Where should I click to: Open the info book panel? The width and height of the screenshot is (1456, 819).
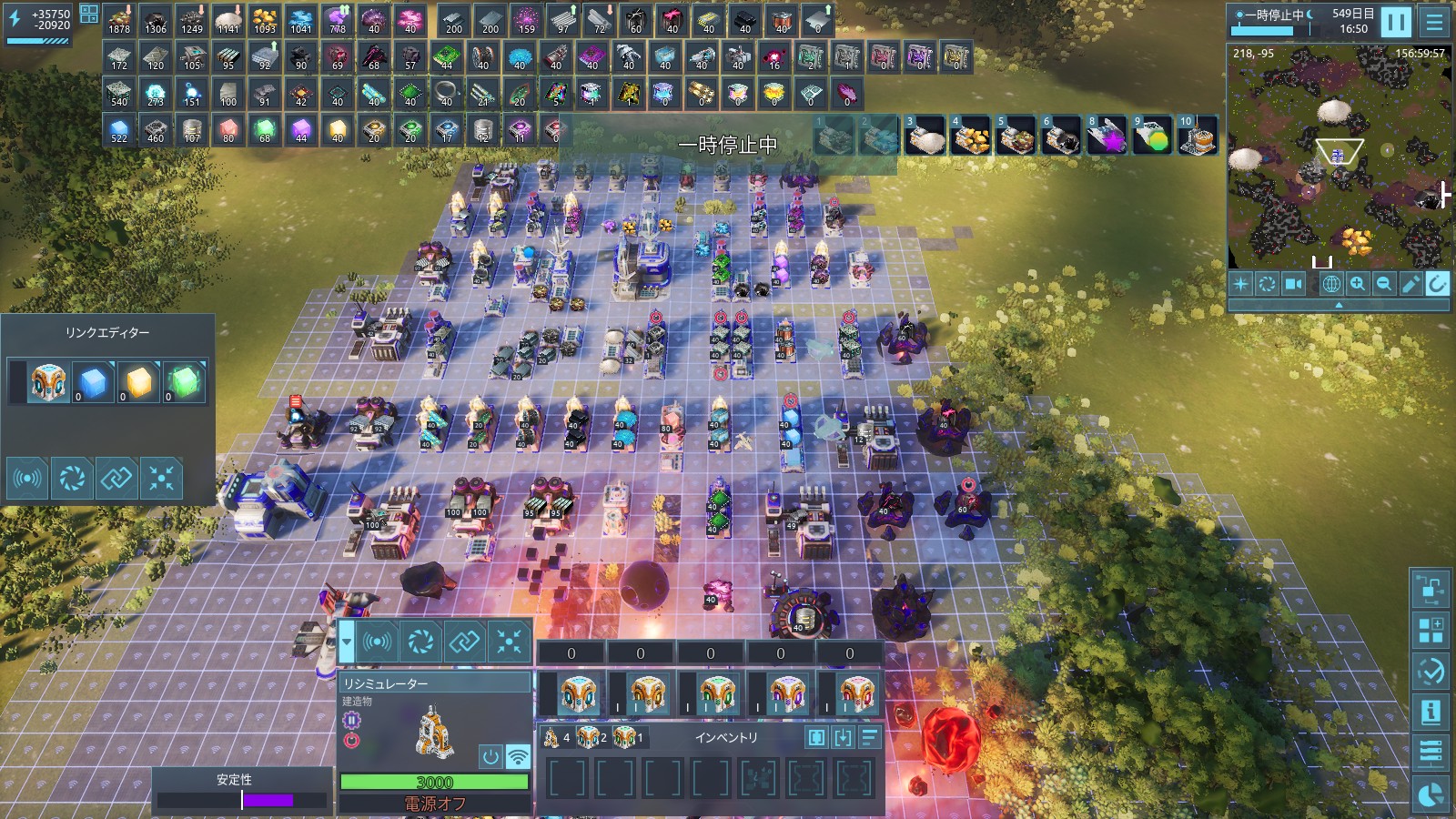(x=1431, y=712)
